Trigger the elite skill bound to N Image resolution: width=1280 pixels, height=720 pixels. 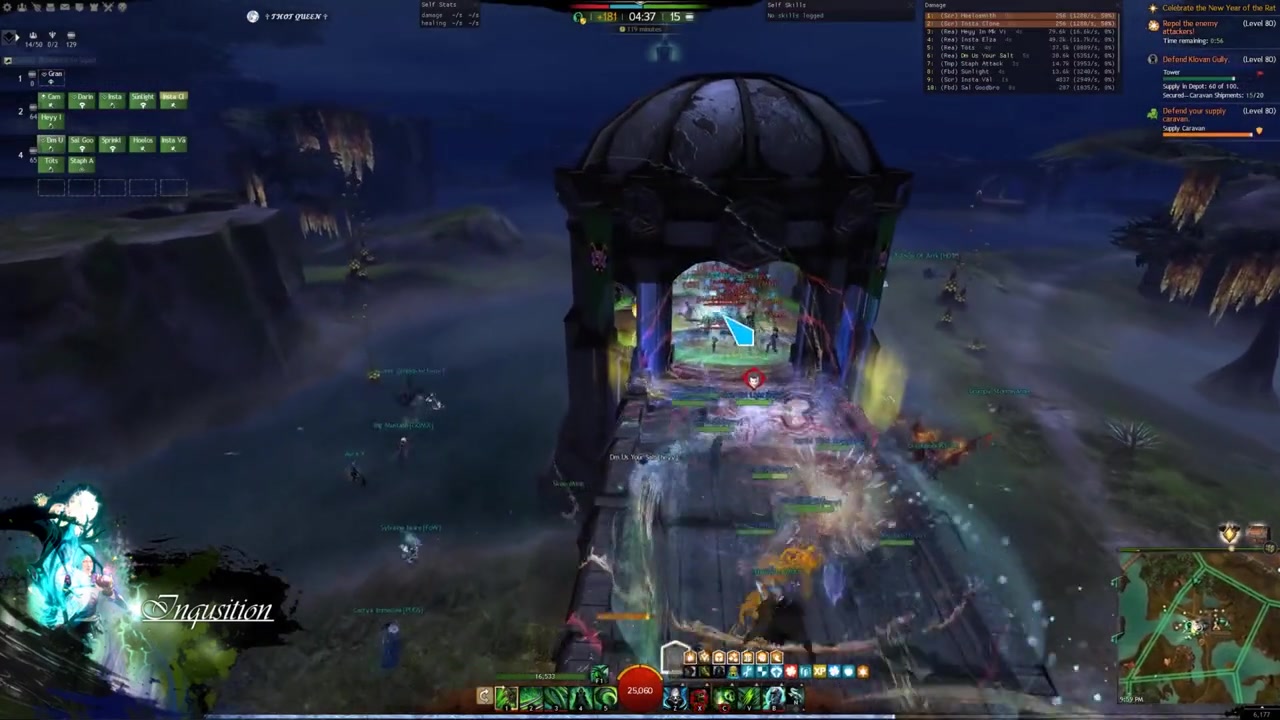click(x=796, y=697)
